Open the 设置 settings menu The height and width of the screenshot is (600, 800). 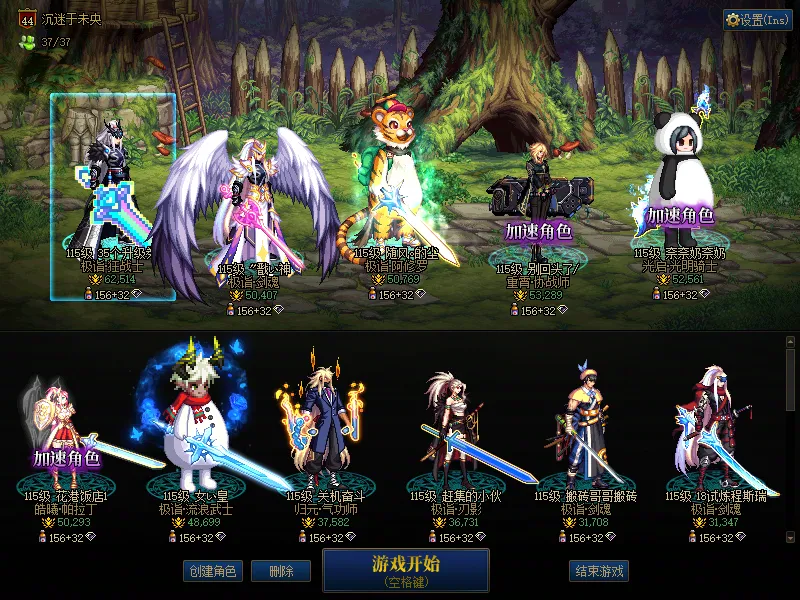click(x=757, y=20)
